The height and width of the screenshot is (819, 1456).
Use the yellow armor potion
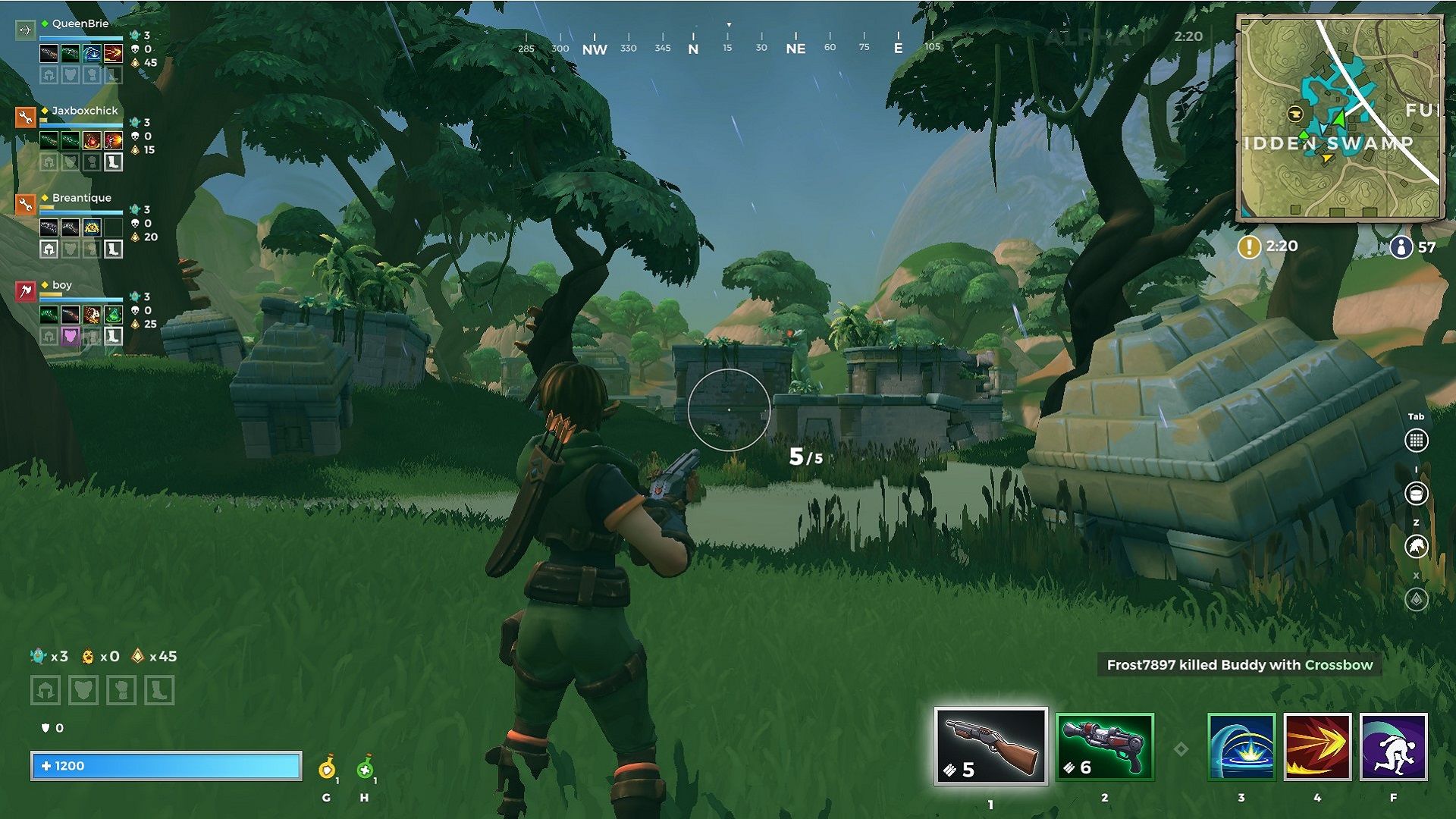pos(327,768)
